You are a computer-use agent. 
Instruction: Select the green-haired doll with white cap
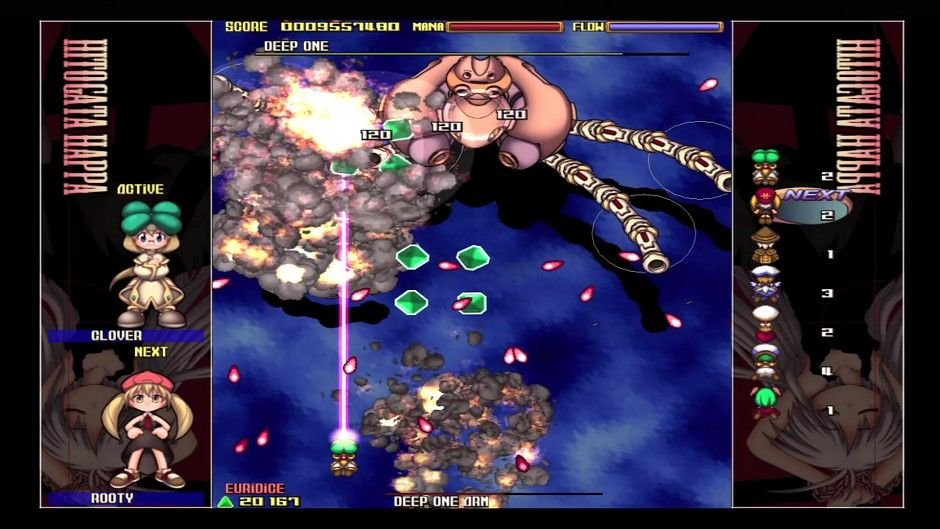765,362
